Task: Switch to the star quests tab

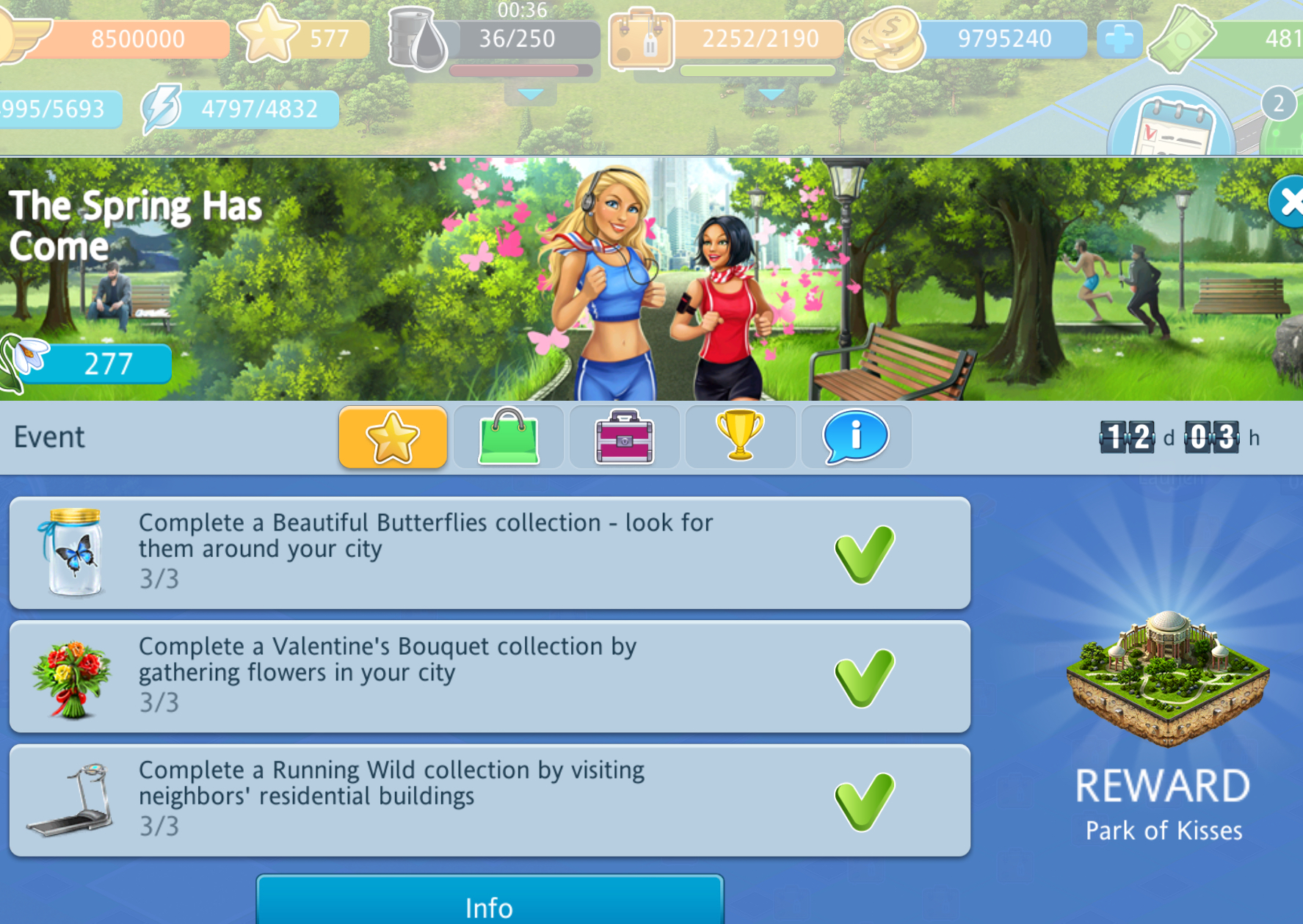Action: (393, 437)
